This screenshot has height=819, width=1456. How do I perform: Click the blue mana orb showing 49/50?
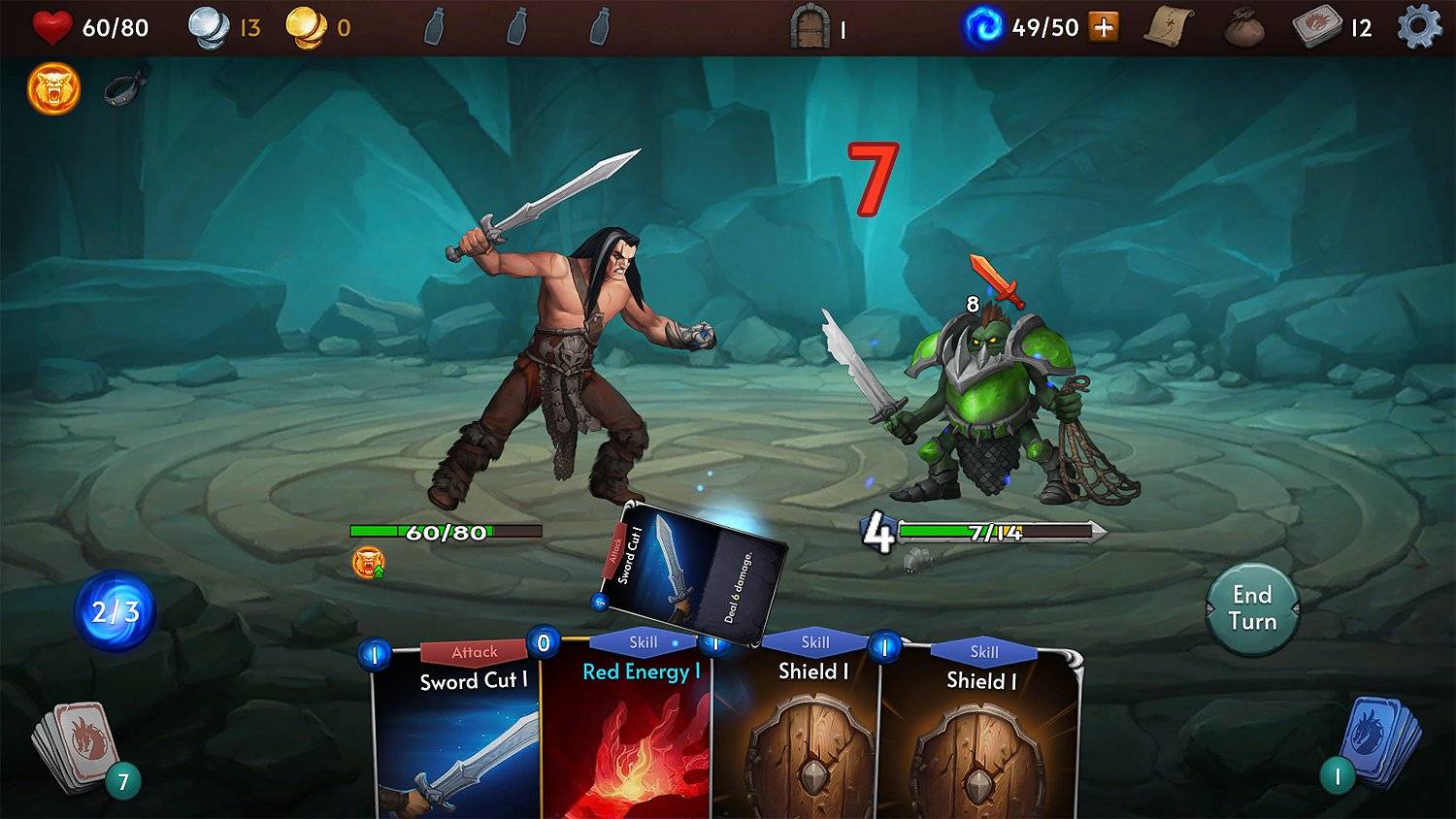pos(983,26)
